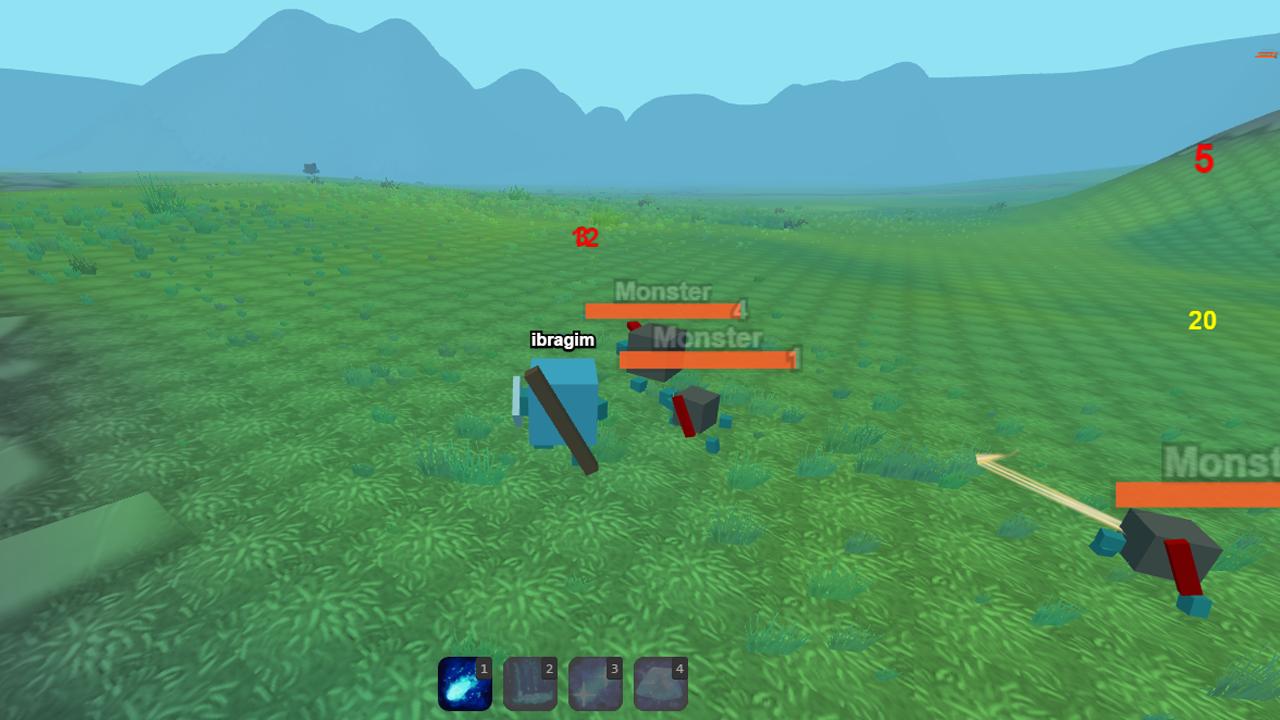This screenshot has width=1280, height=720.
Task: Click the red damage number 82
Action: (x=584, y=238)
